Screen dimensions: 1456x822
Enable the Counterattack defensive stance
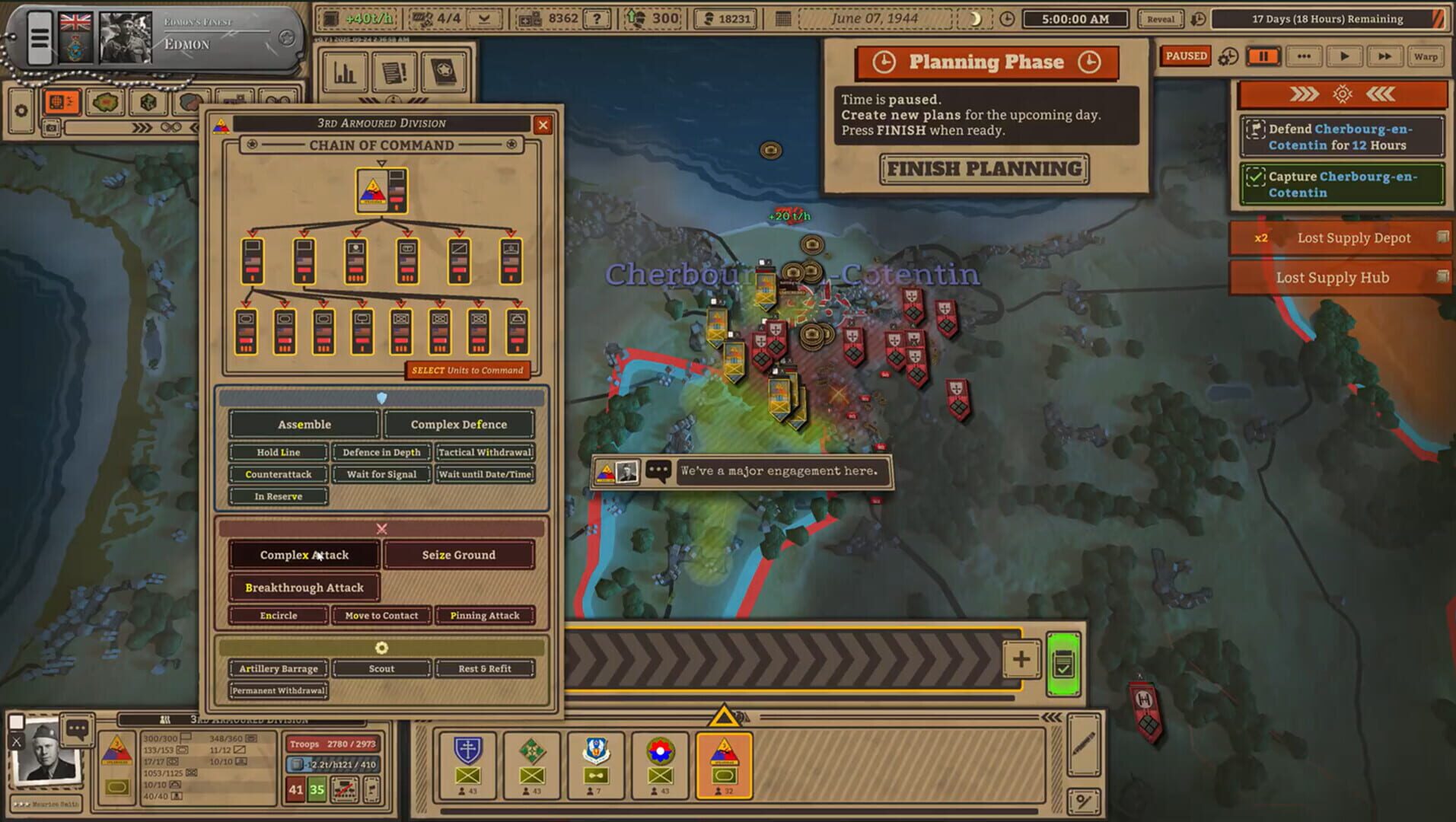(277, 474)
